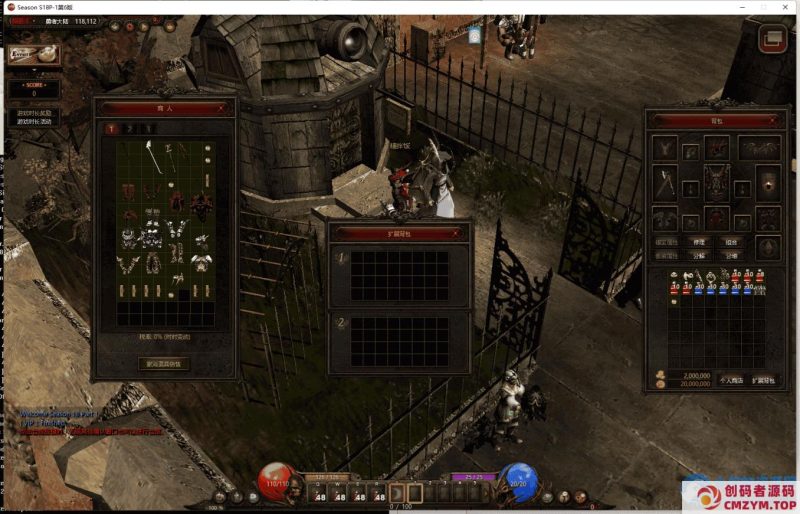Close the merchant shop panel
The height and width of the screenshot is (514, 800).
tap(222, 108)
